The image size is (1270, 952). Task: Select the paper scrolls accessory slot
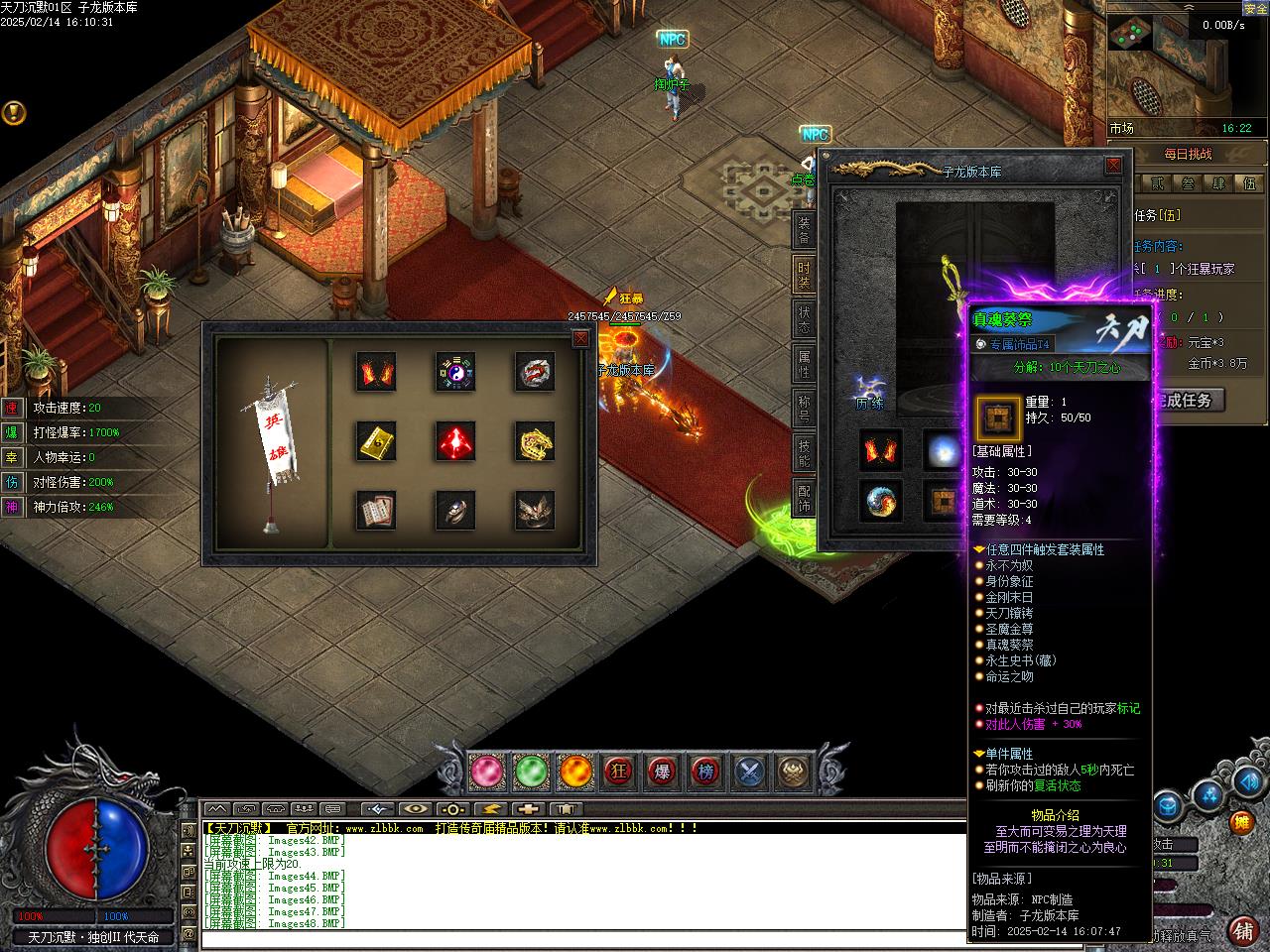point(376,511)
